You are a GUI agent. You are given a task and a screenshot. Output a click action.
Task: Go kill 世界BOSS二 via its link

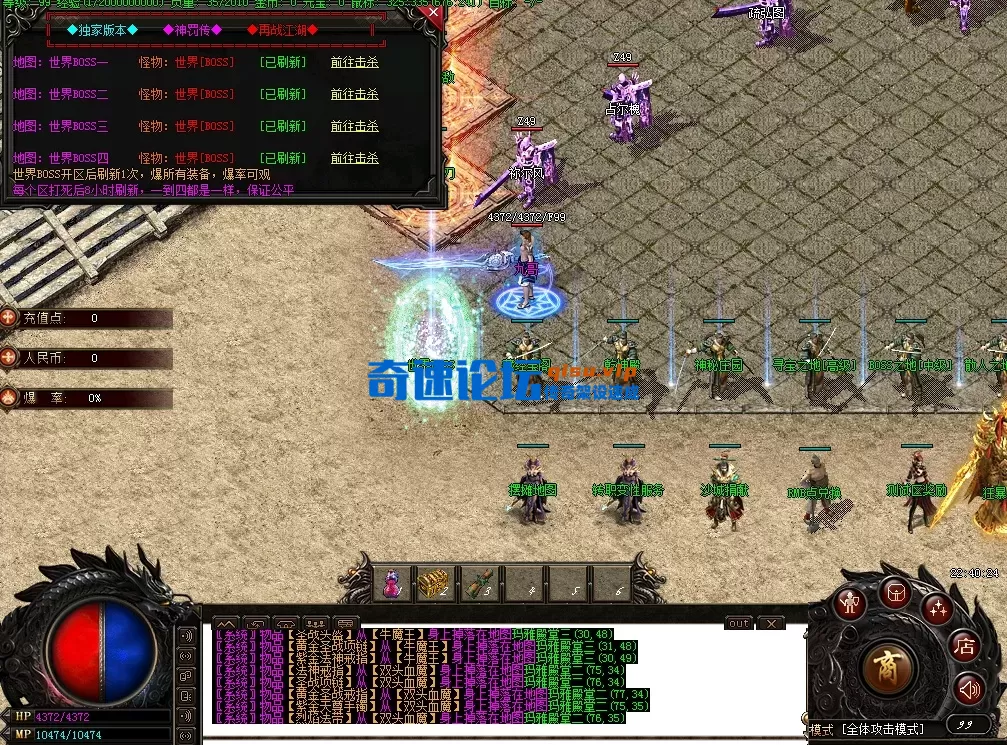(355, 94)
